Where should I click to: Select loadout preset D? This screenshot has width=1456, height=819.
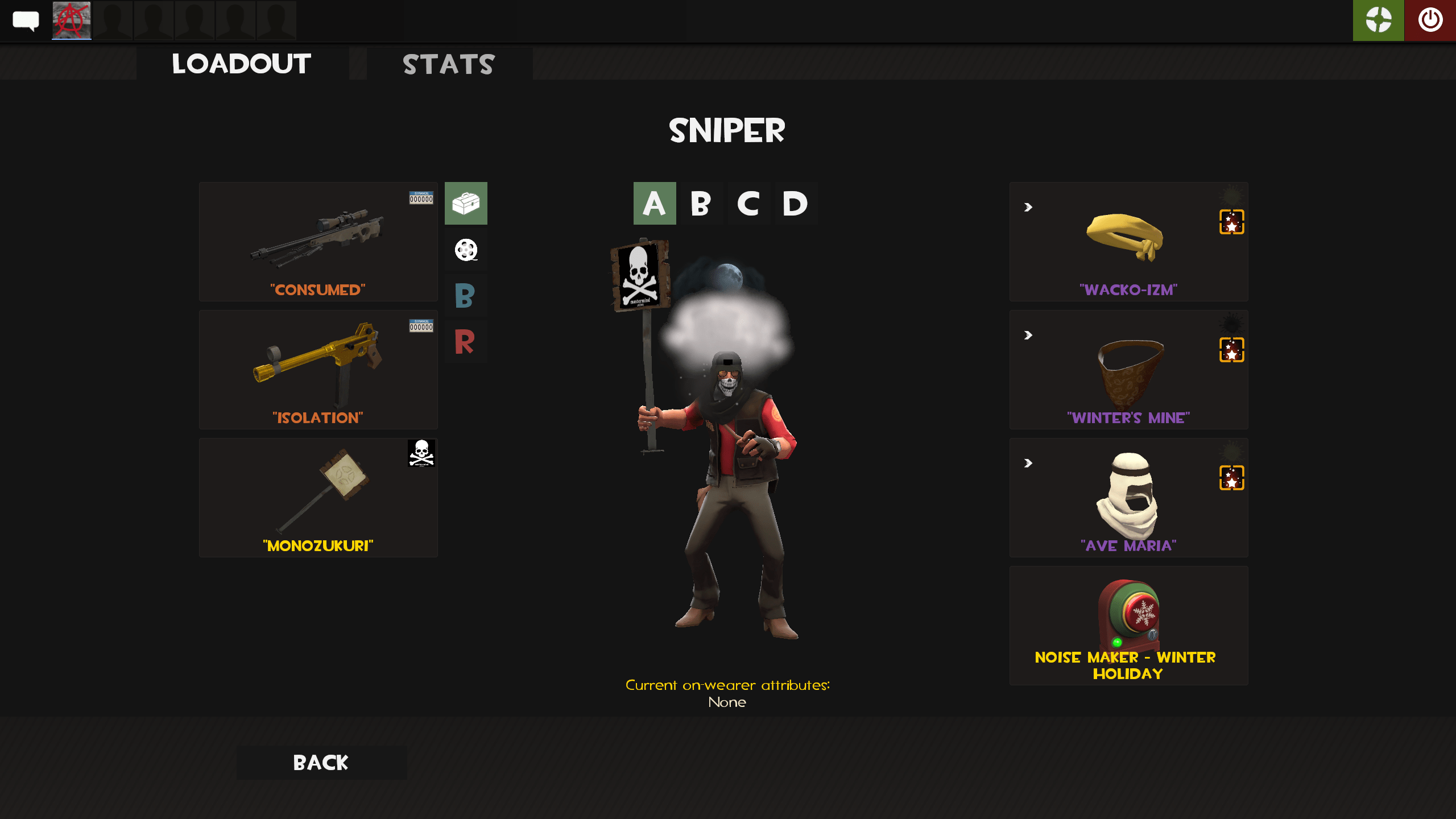pos(795,204)
